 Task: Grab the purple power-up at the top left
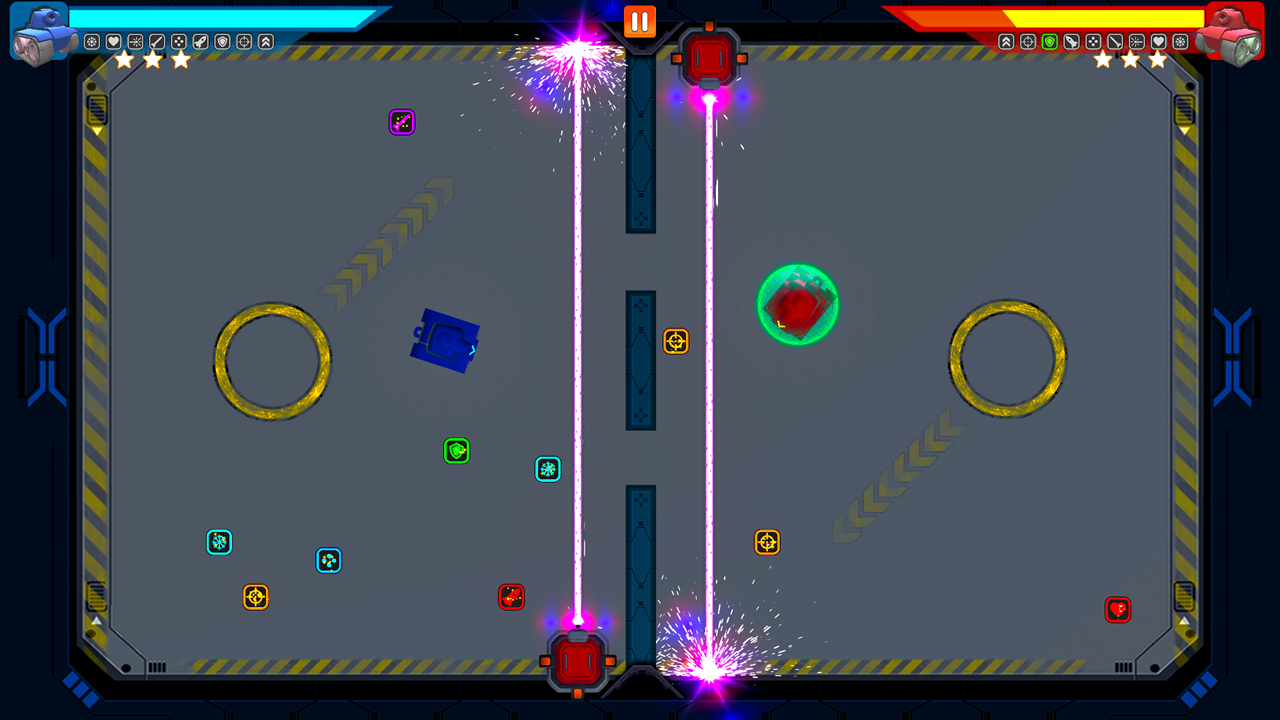pos(402,122)
